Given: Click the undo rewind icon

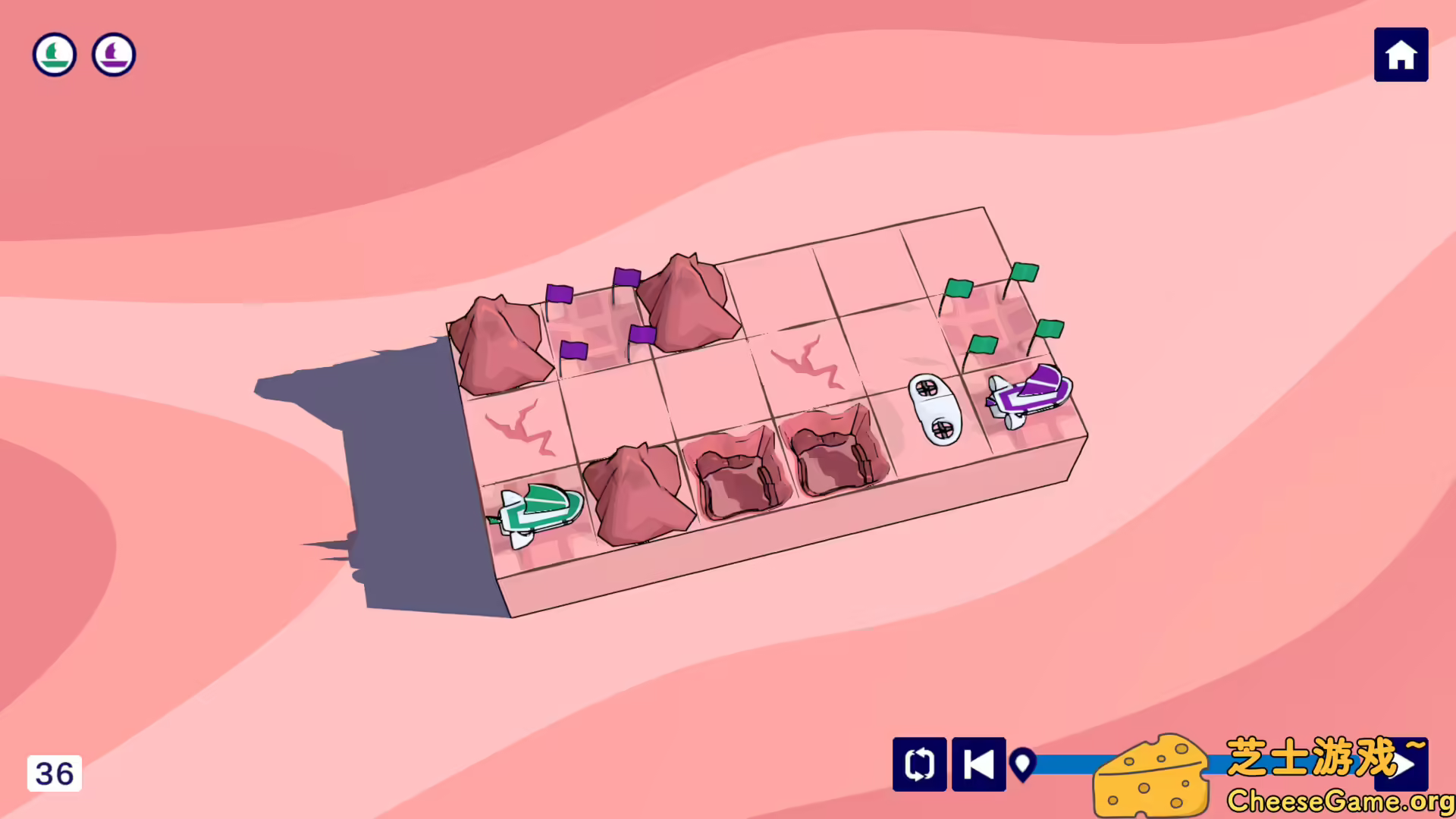Looking at the screenshot, I should (978, 765).
